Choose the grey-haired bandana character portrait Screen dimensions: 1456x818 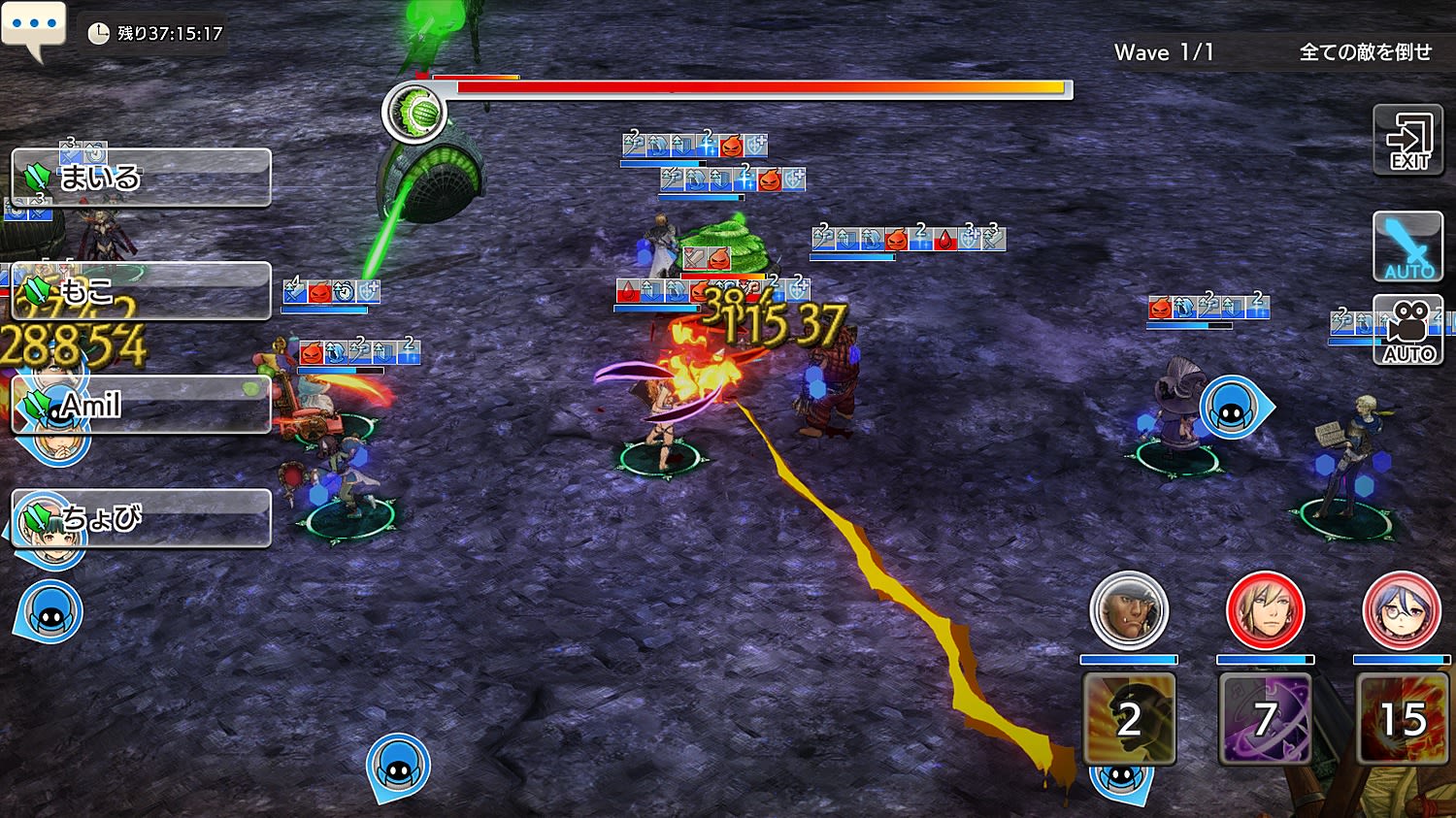[x=1128, y=610]
